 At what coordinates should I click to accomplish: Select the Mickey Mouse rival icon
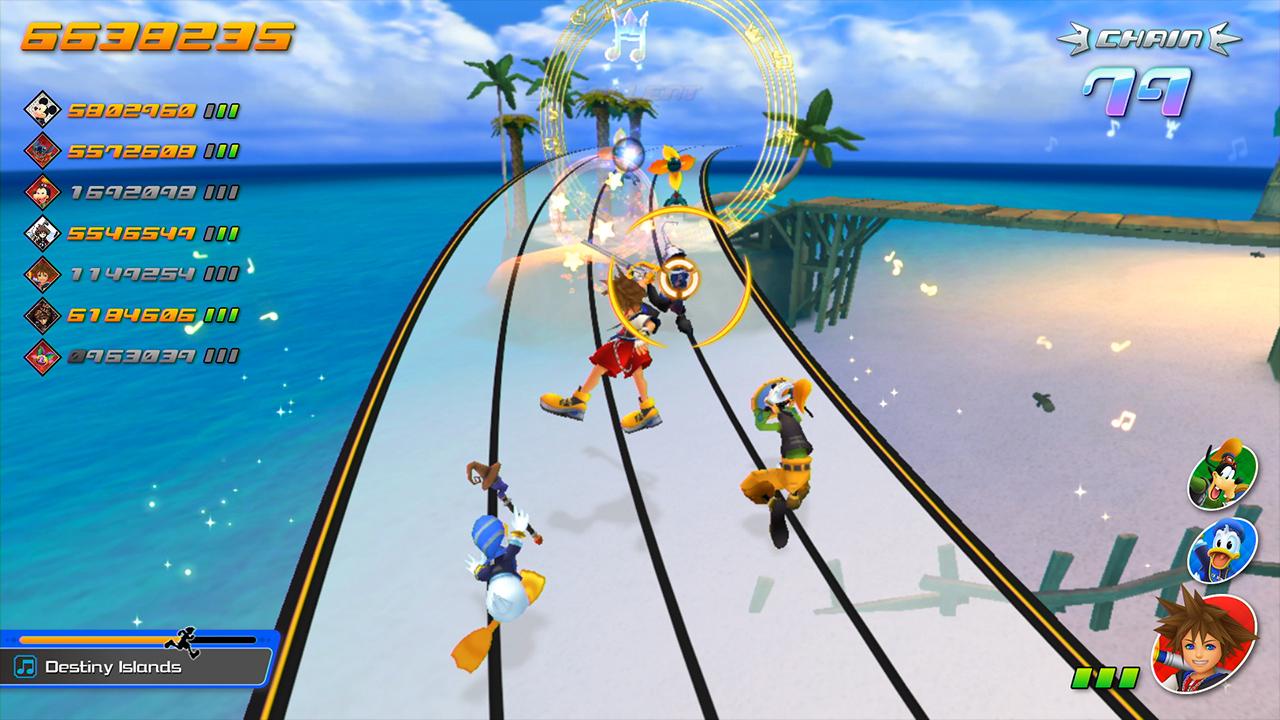click(41, 109)
